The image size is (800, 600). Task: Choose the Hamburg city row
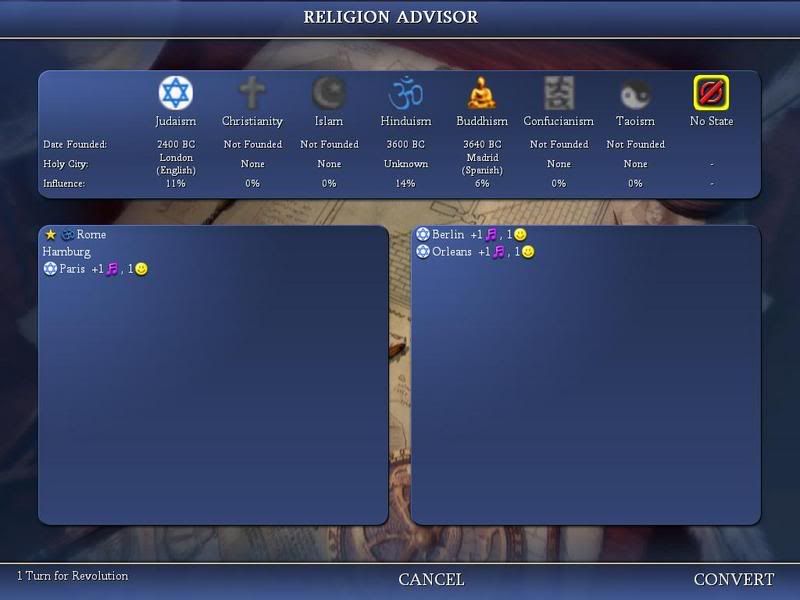click(x=67, y=252)
